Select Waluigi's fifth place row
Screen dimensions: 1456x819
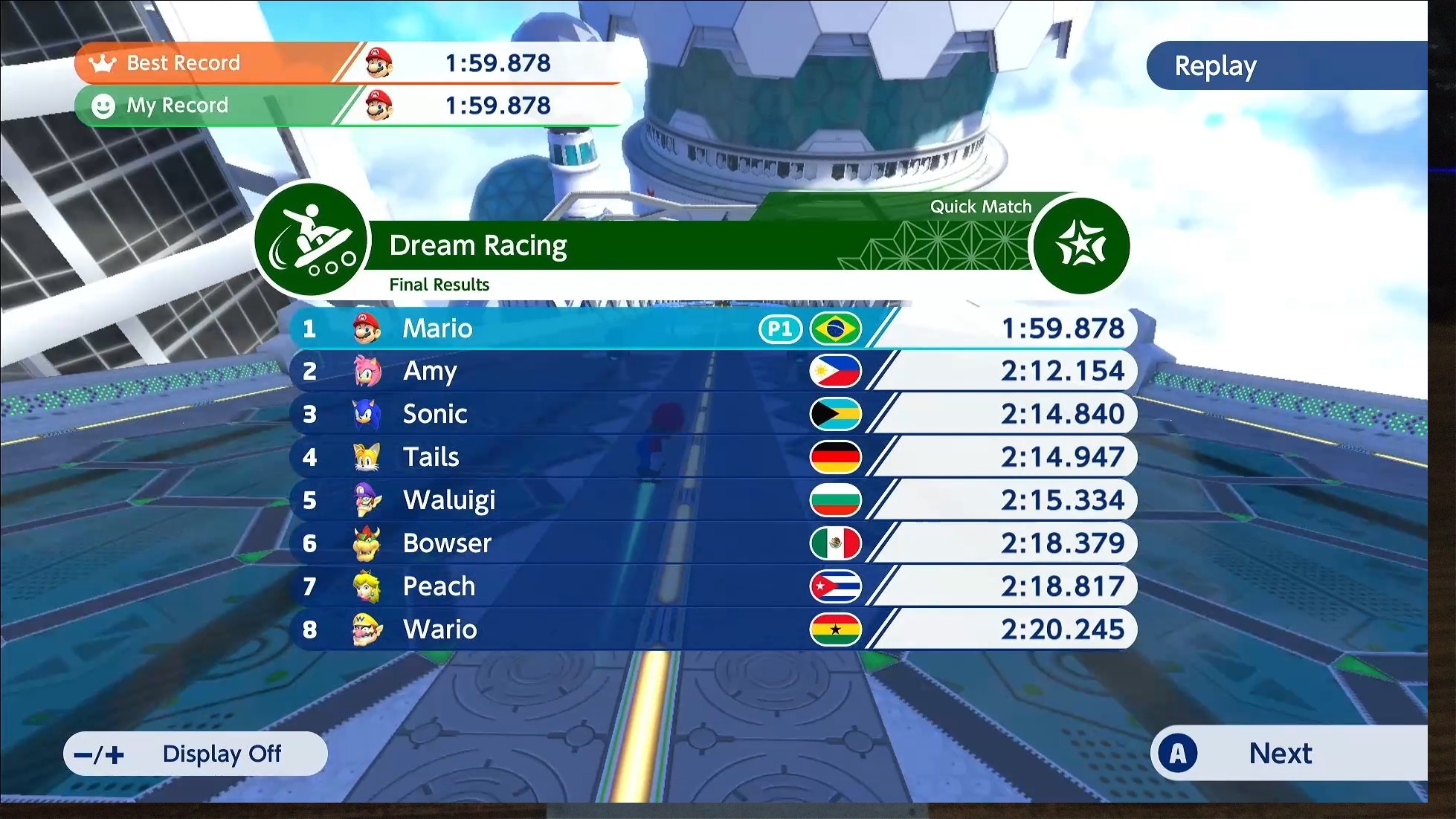tap(712, 500)
